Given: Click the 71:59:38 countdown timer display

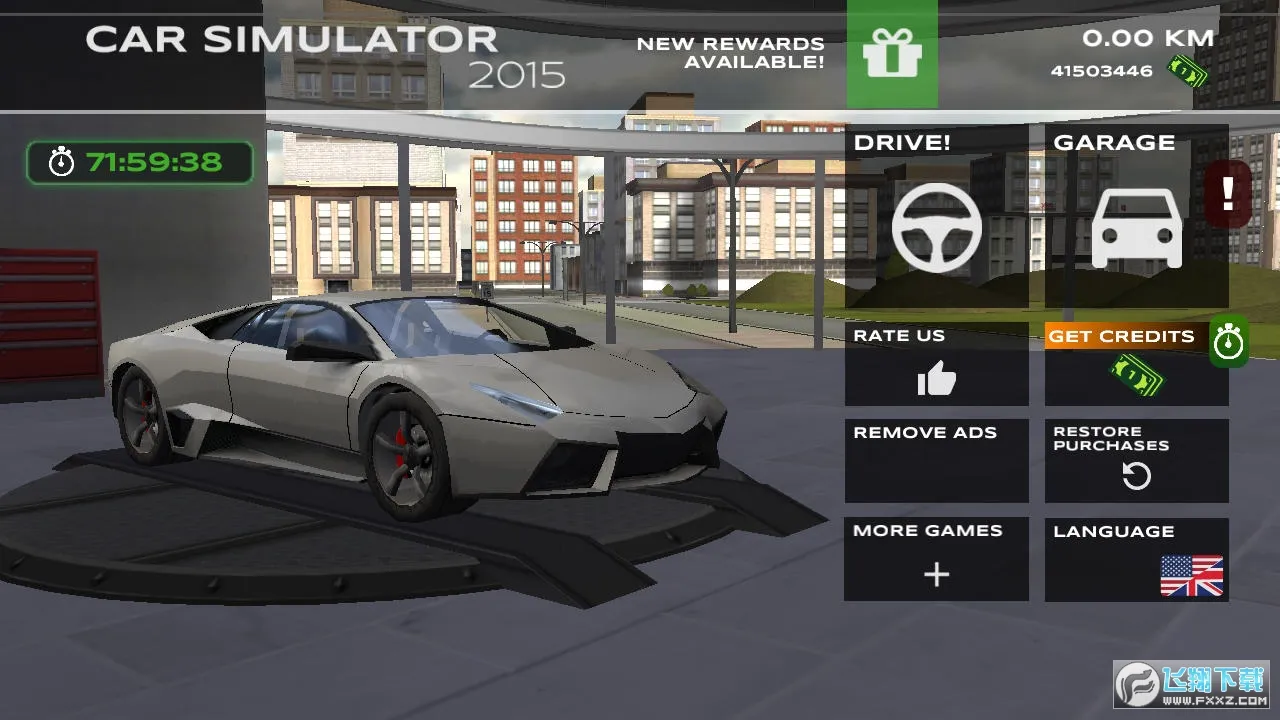Looking at the screenshot, I should coord(139,161).
